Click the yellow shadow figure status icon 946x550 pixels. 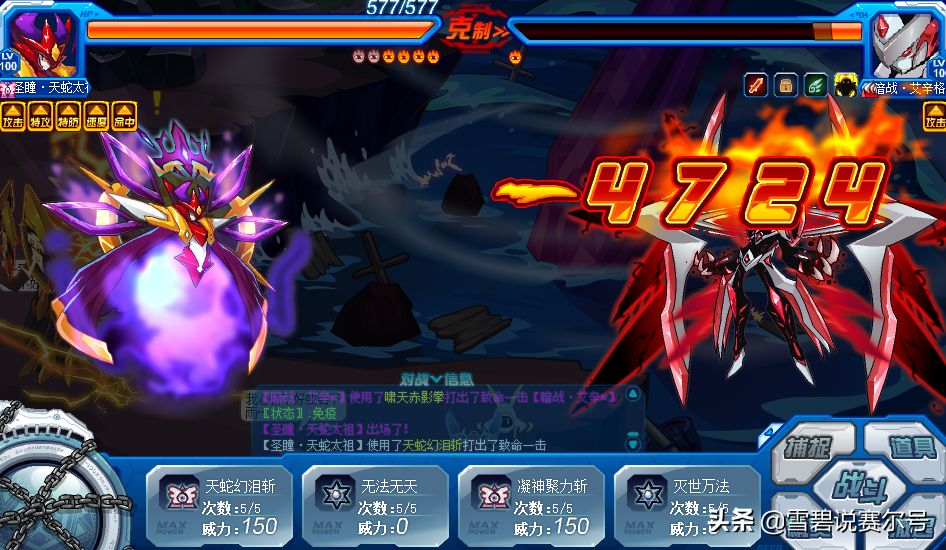click(847, 85)
